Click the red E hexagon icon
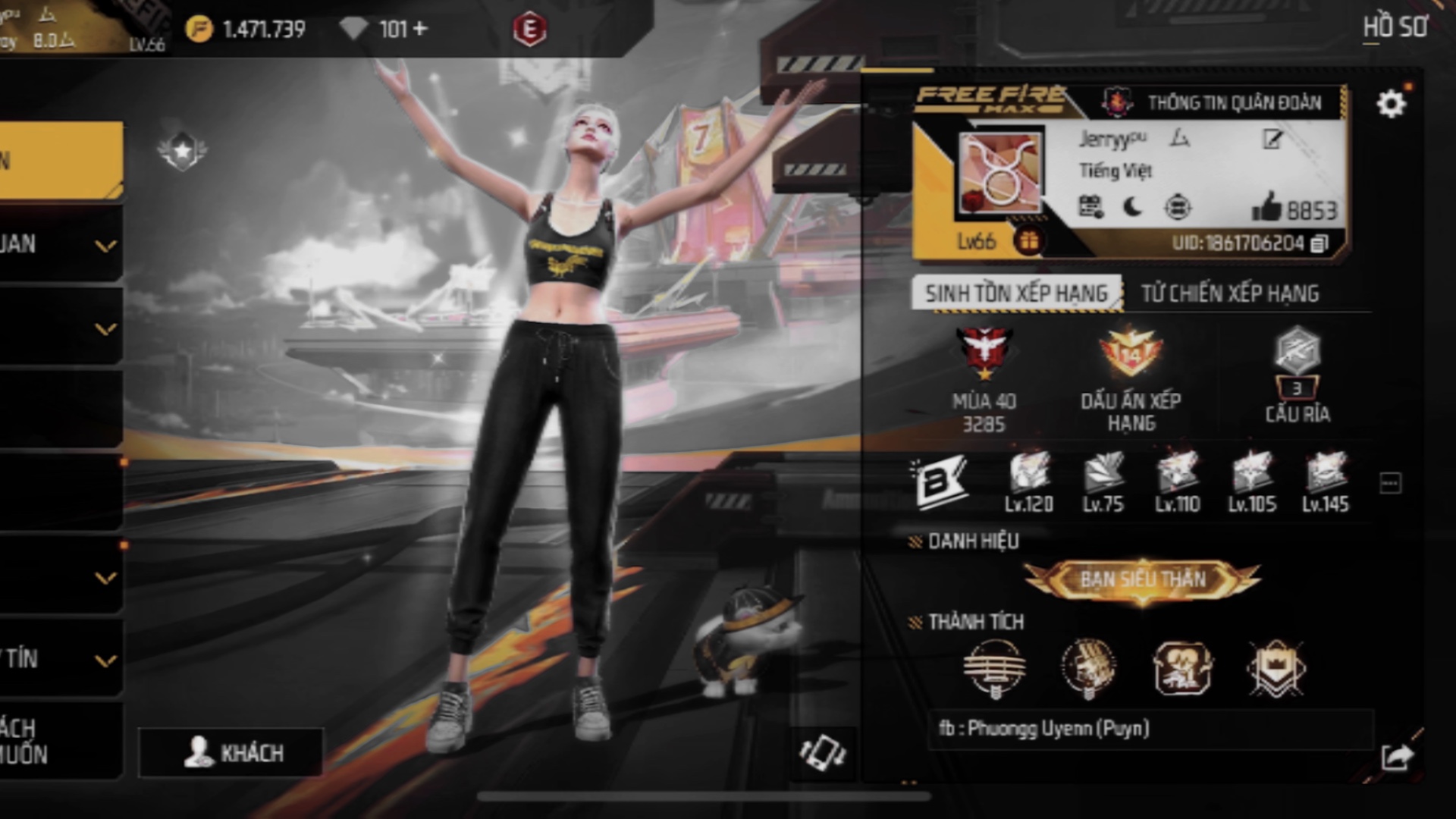The image size is (1456, 819). (x=529, y=30)
